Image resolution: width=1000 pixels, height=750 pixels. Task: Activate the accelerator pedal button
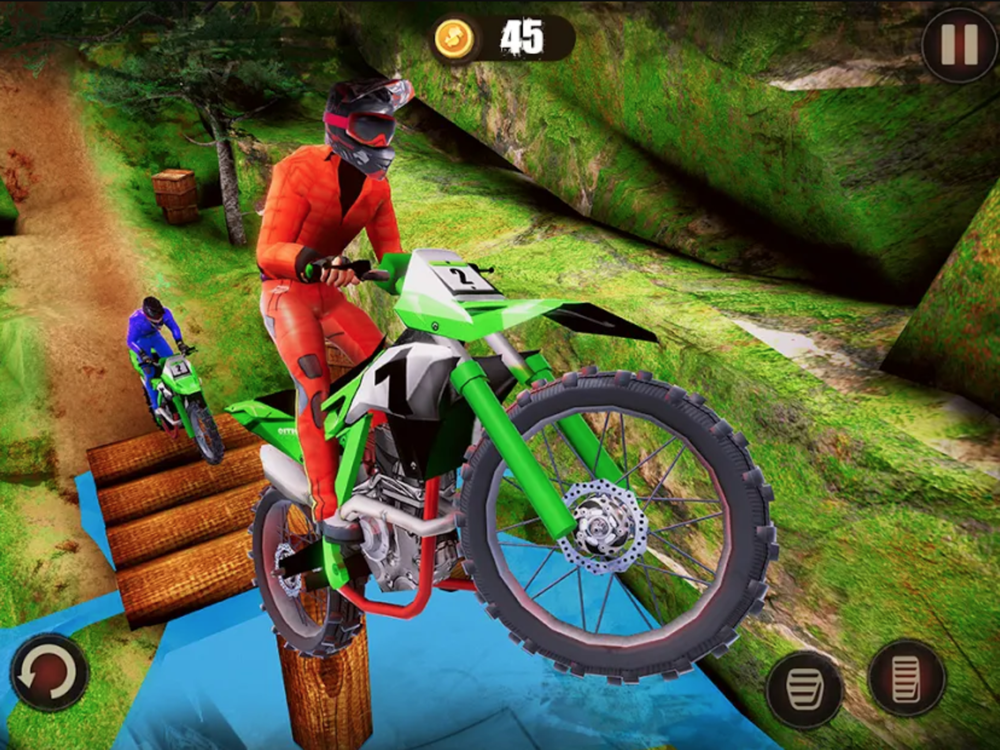(x=906, y=677)
